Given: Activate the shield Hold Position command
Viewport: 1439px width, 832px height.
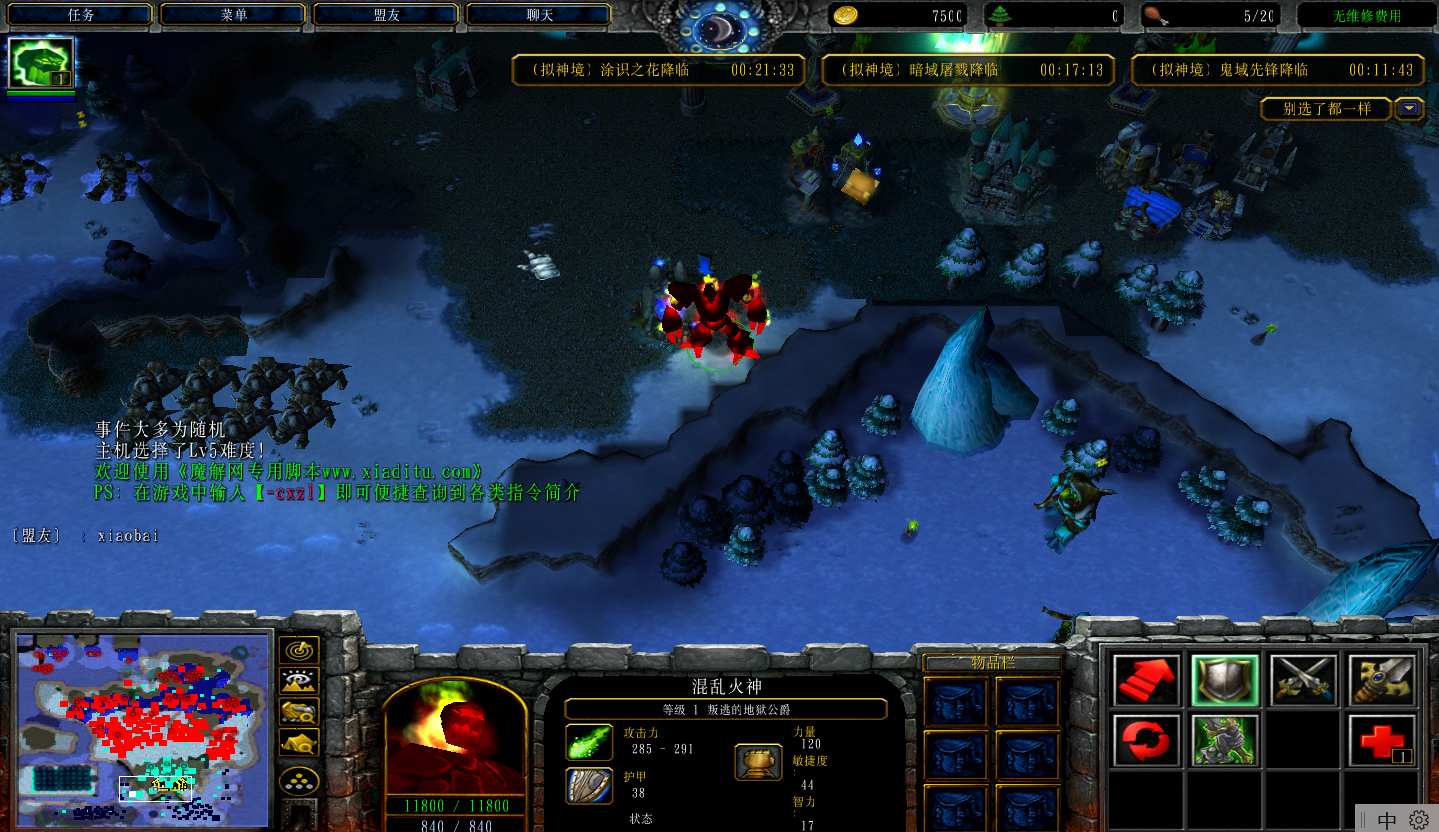Looking at the screenshot, I should pyautogui.click(x=1225, y=680).
